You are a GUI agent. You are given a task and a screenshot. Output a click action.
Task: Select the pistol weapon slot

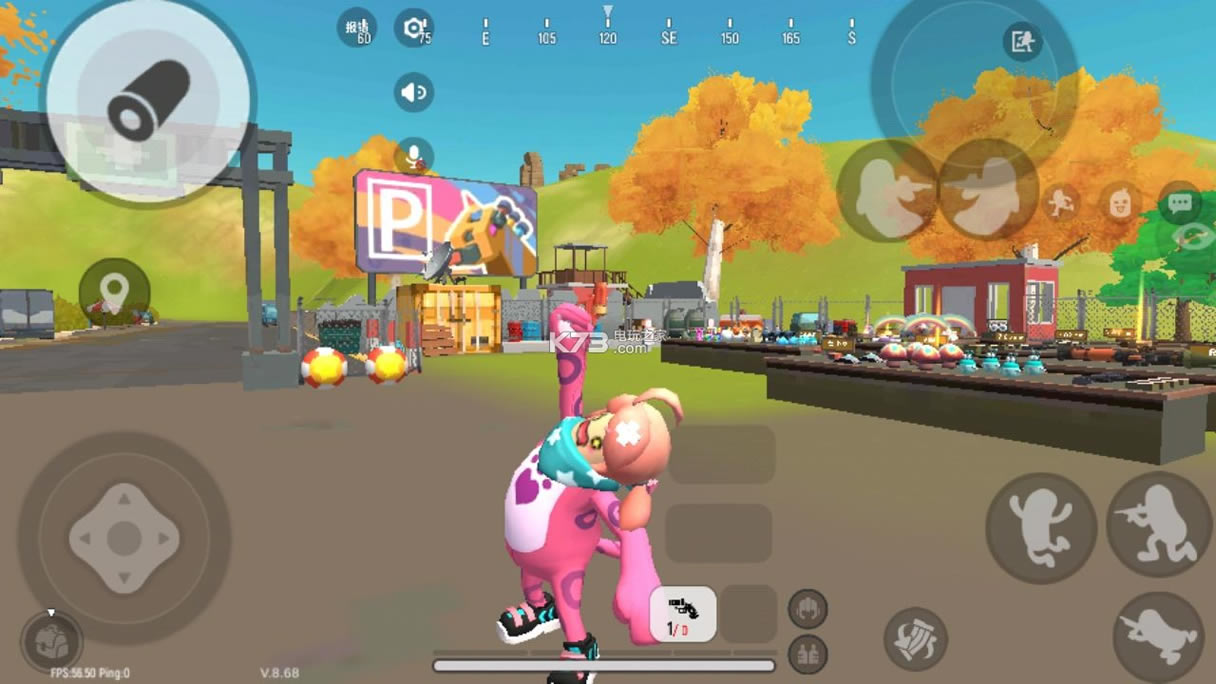[x=683, y=614]
